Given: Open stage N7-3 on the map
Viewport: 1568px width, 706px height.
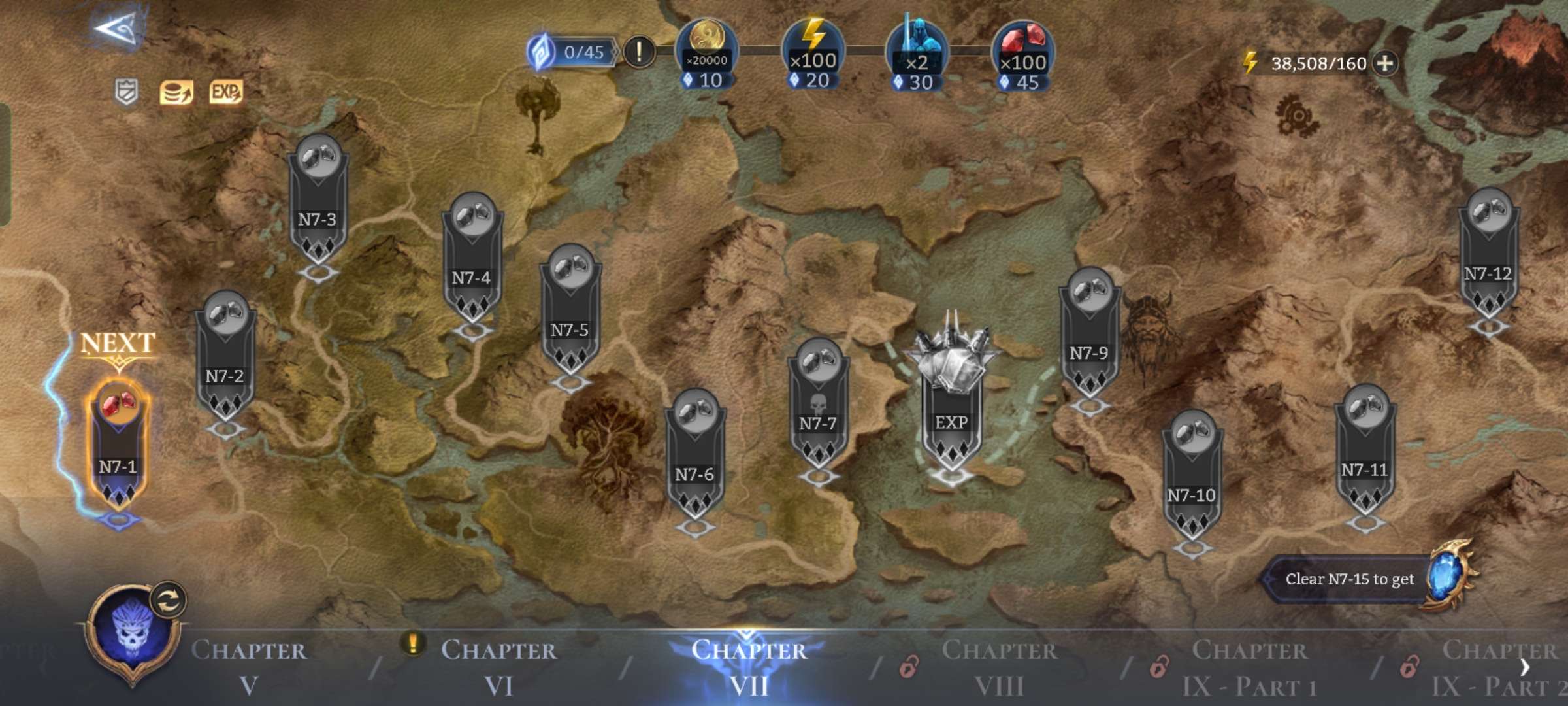Looking at the screenshot, I should point(318,203).
